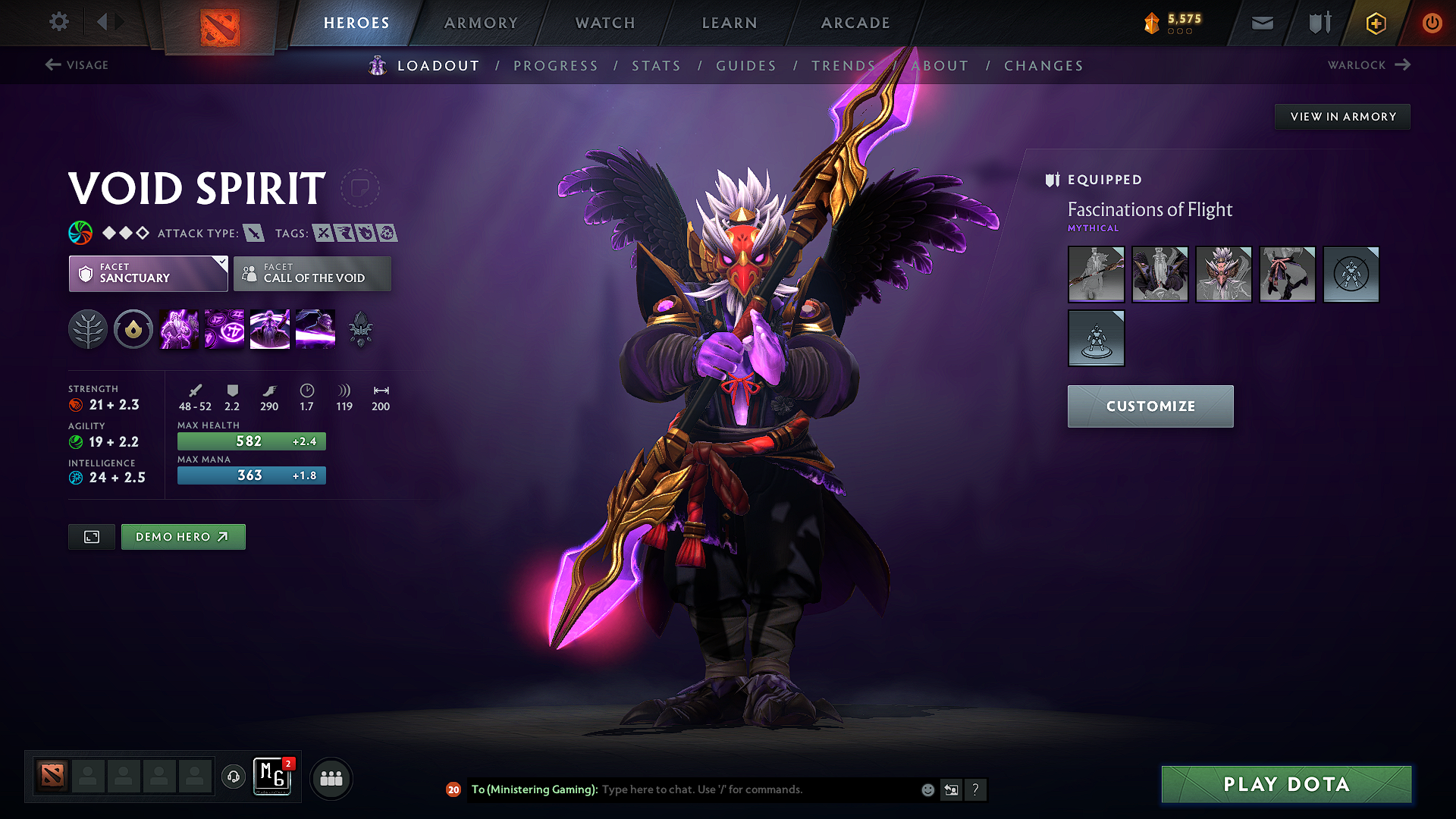Click the Max Health bar showing 582

pos(251,441)
